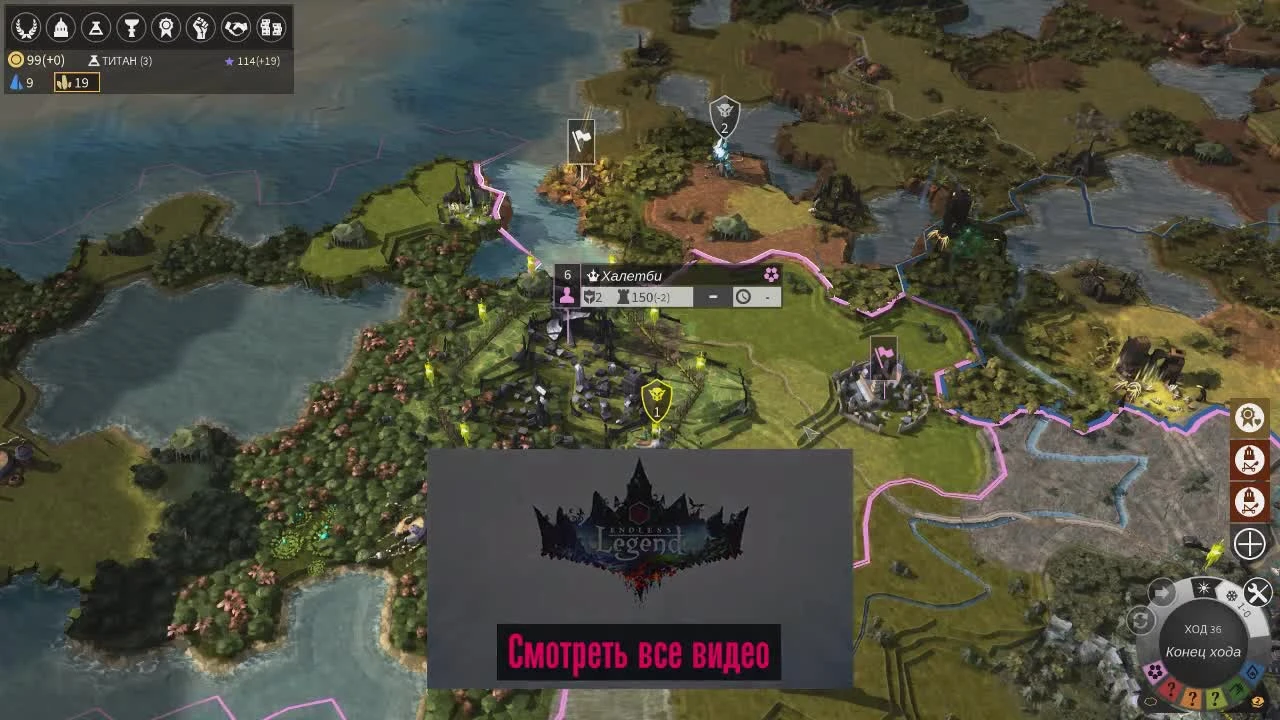Open the marketplace icon in the top bar

click(269, 27)
